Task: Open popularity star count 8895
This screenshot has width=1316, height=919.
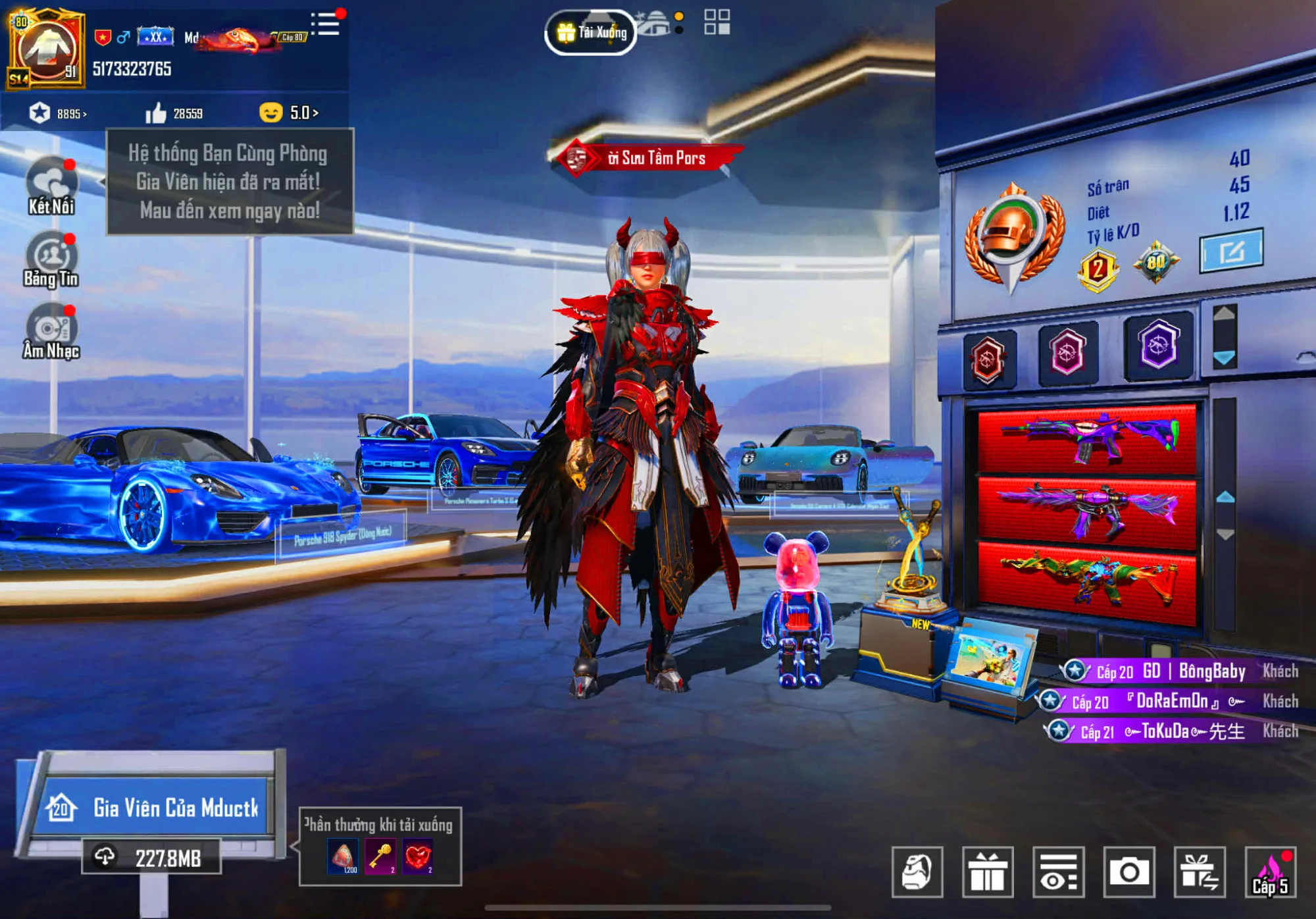Action: (x=58, y=113)
